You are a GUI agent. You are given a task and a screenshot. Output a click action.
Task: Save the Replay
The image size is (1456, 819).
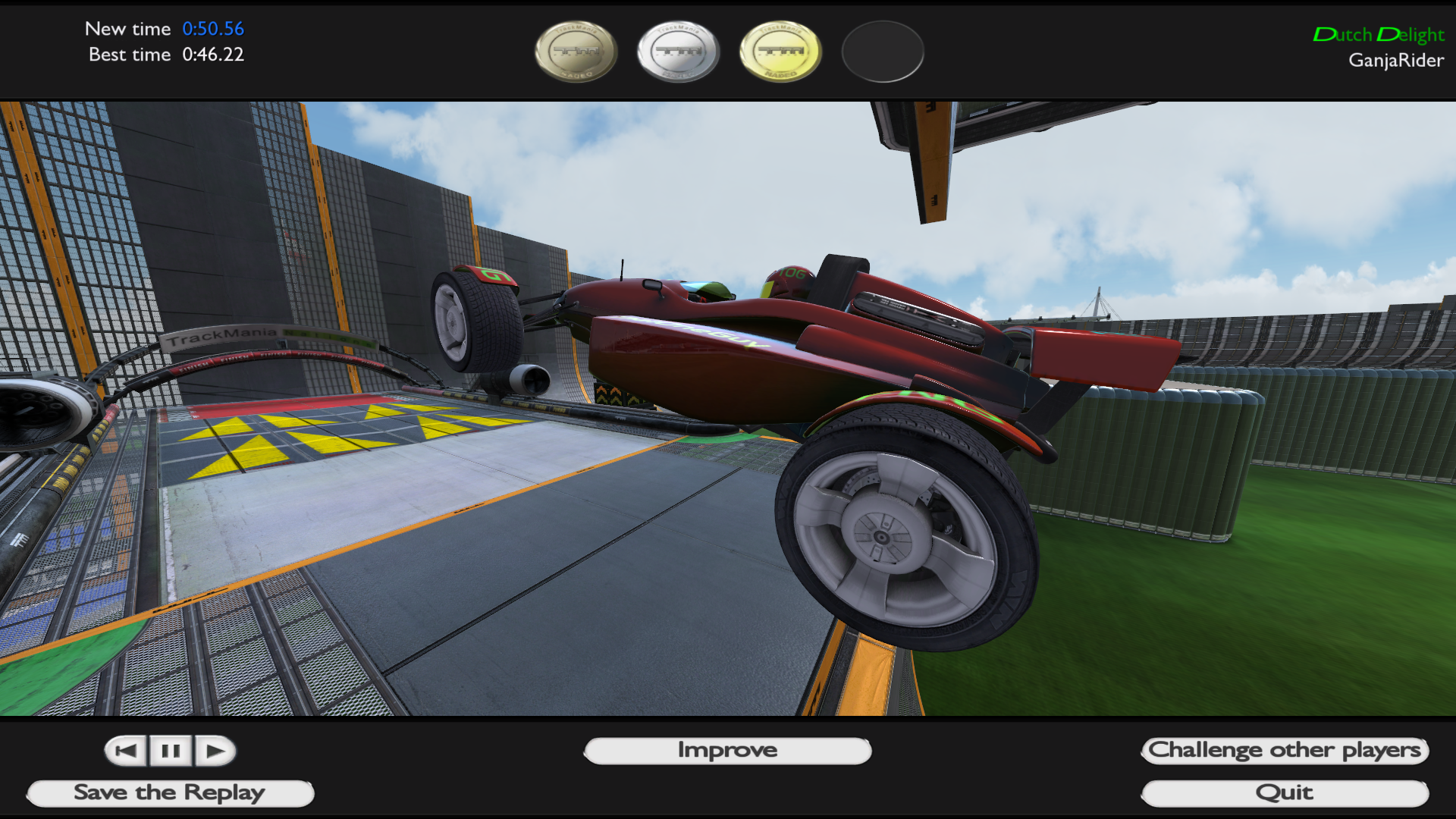coord(170,793)
